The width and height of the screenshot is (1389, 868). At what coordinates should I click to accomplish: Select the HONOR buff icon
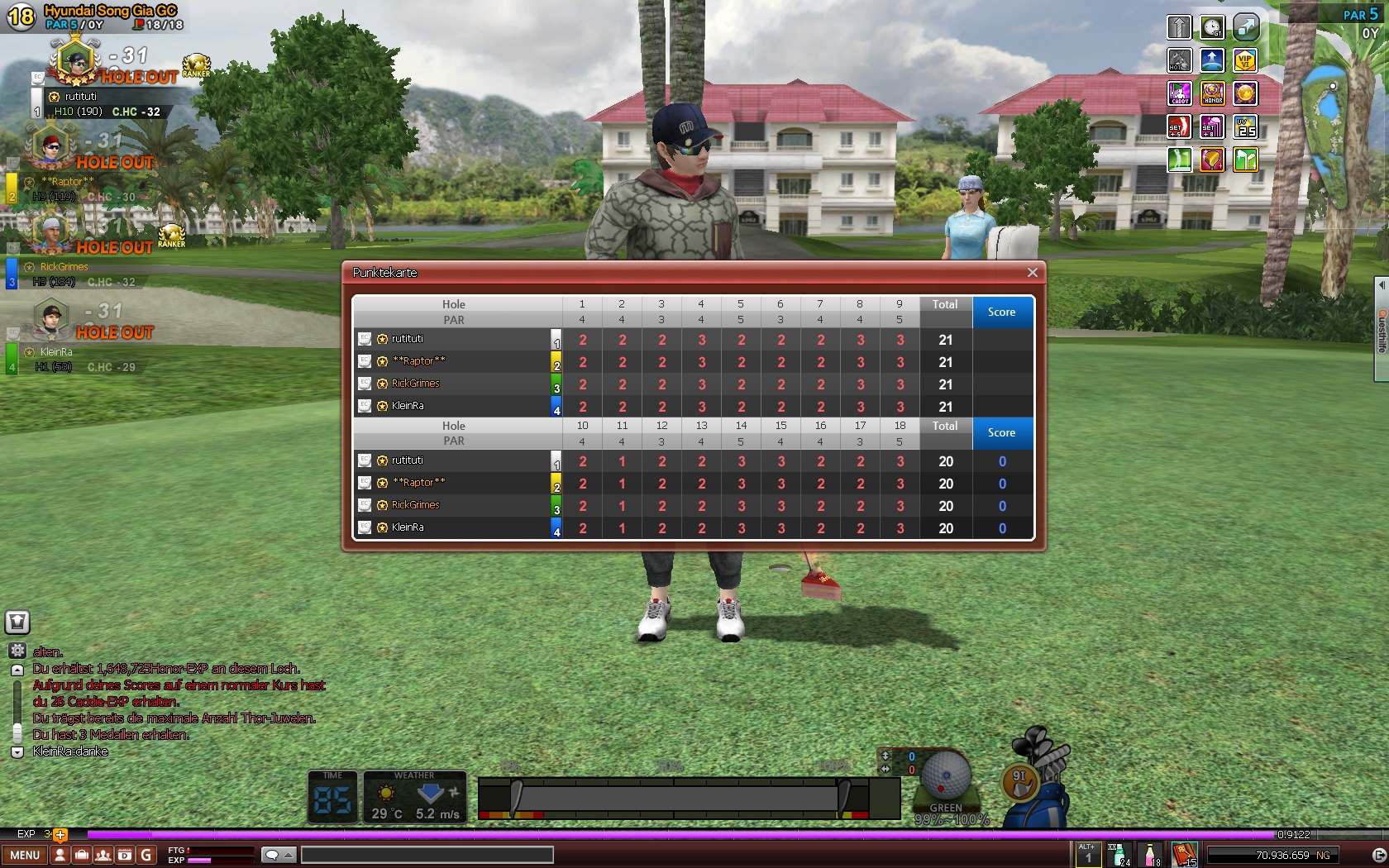coord(1212,93)
